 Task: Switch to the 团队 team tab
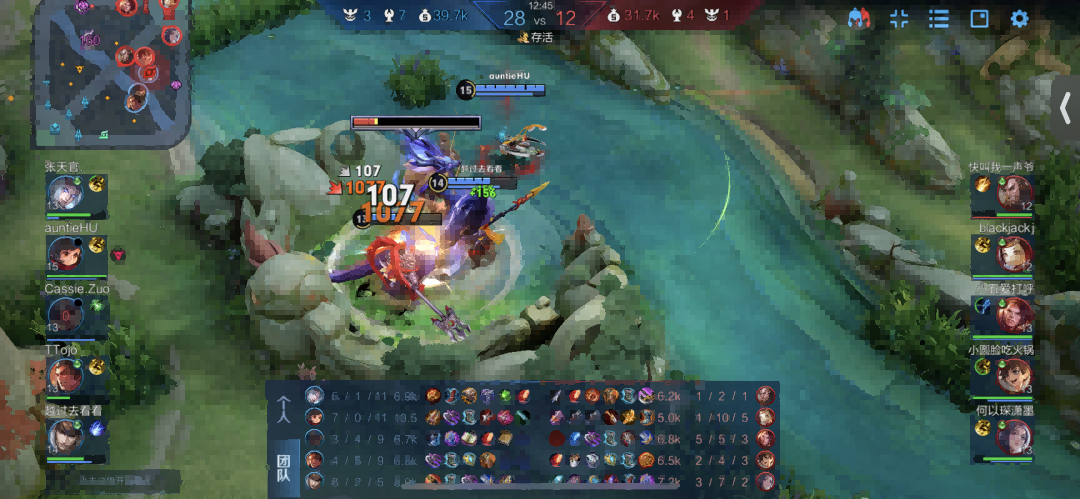[x=284, y=467]
